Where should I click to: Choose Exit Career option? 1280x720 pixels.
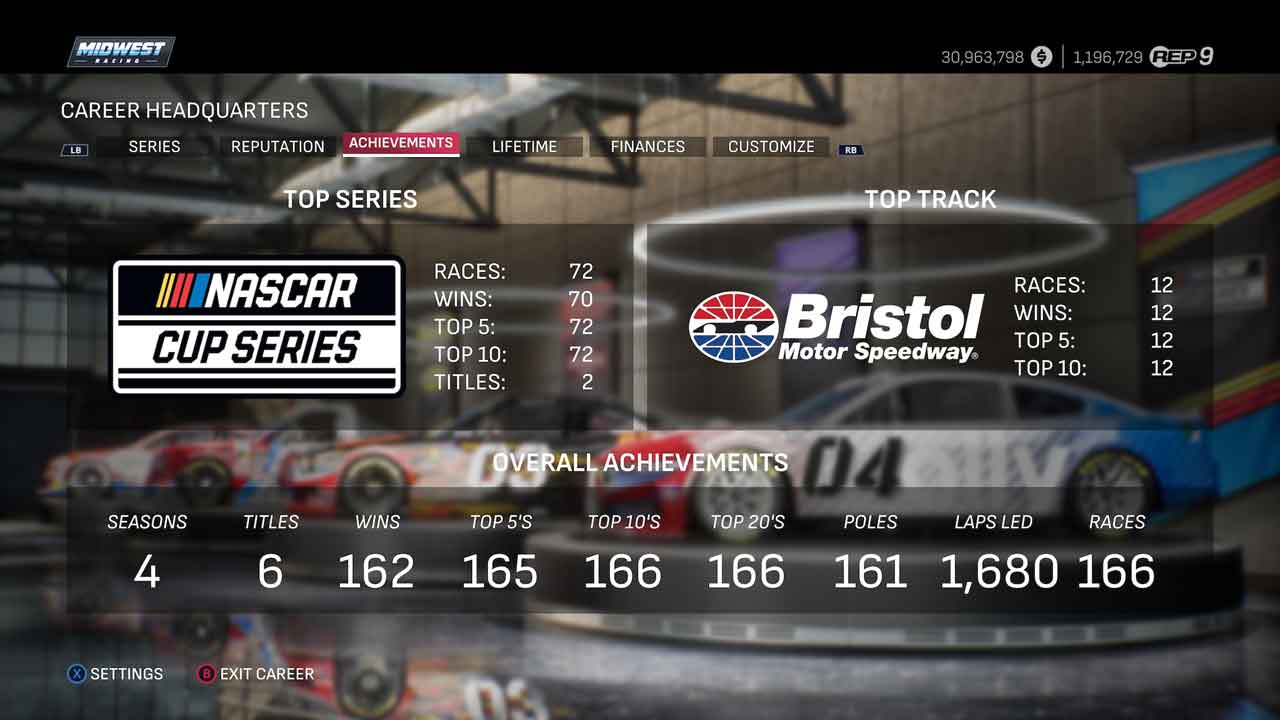pos(256,674)
